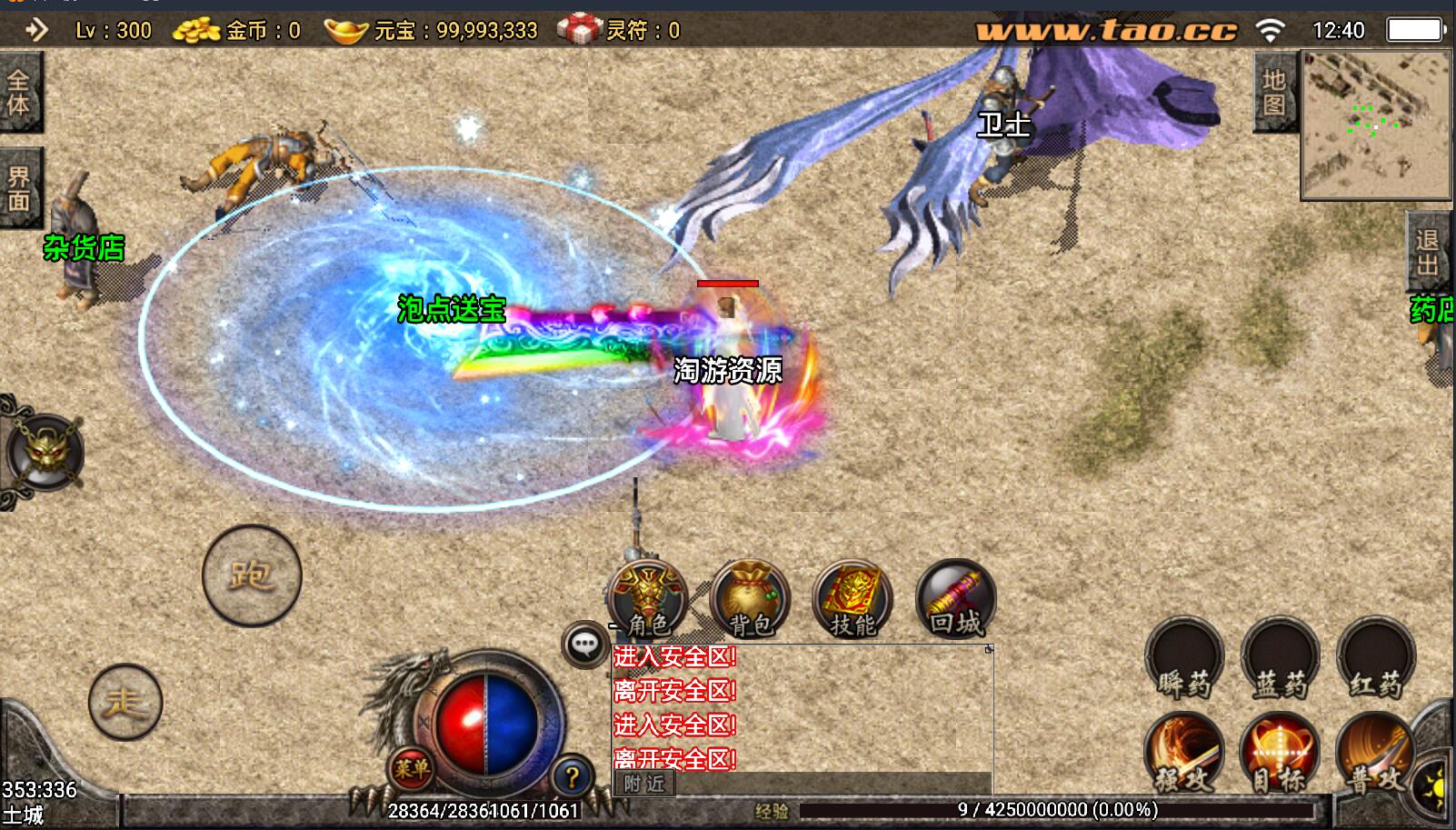This screenshot has height=830, width=1456.
Task: Switch to the 附近 nearby chat tab
Action: pyautogui.click(x=644, y=784)
